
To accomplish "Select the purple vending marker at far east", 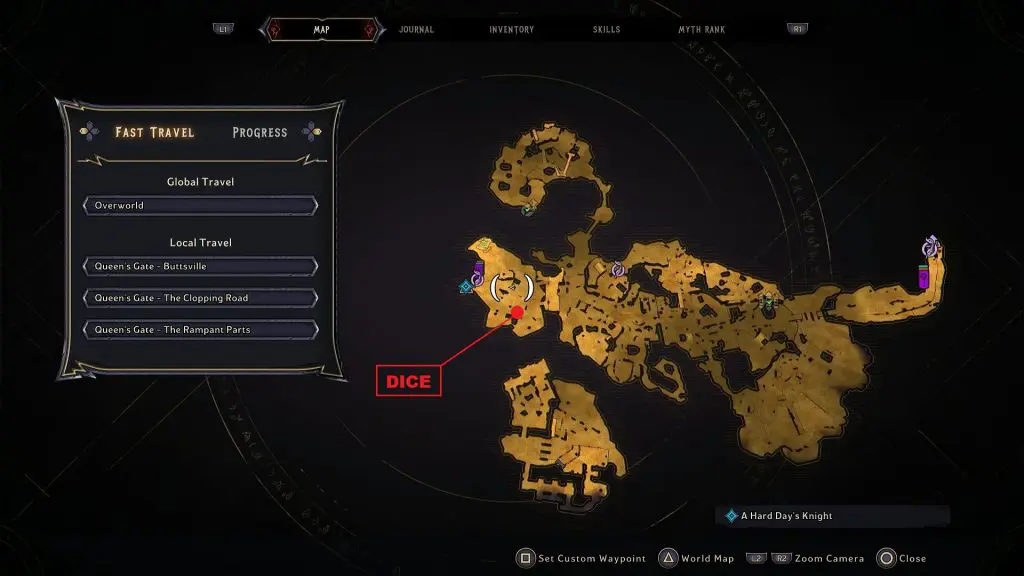I will click(924, 277).
